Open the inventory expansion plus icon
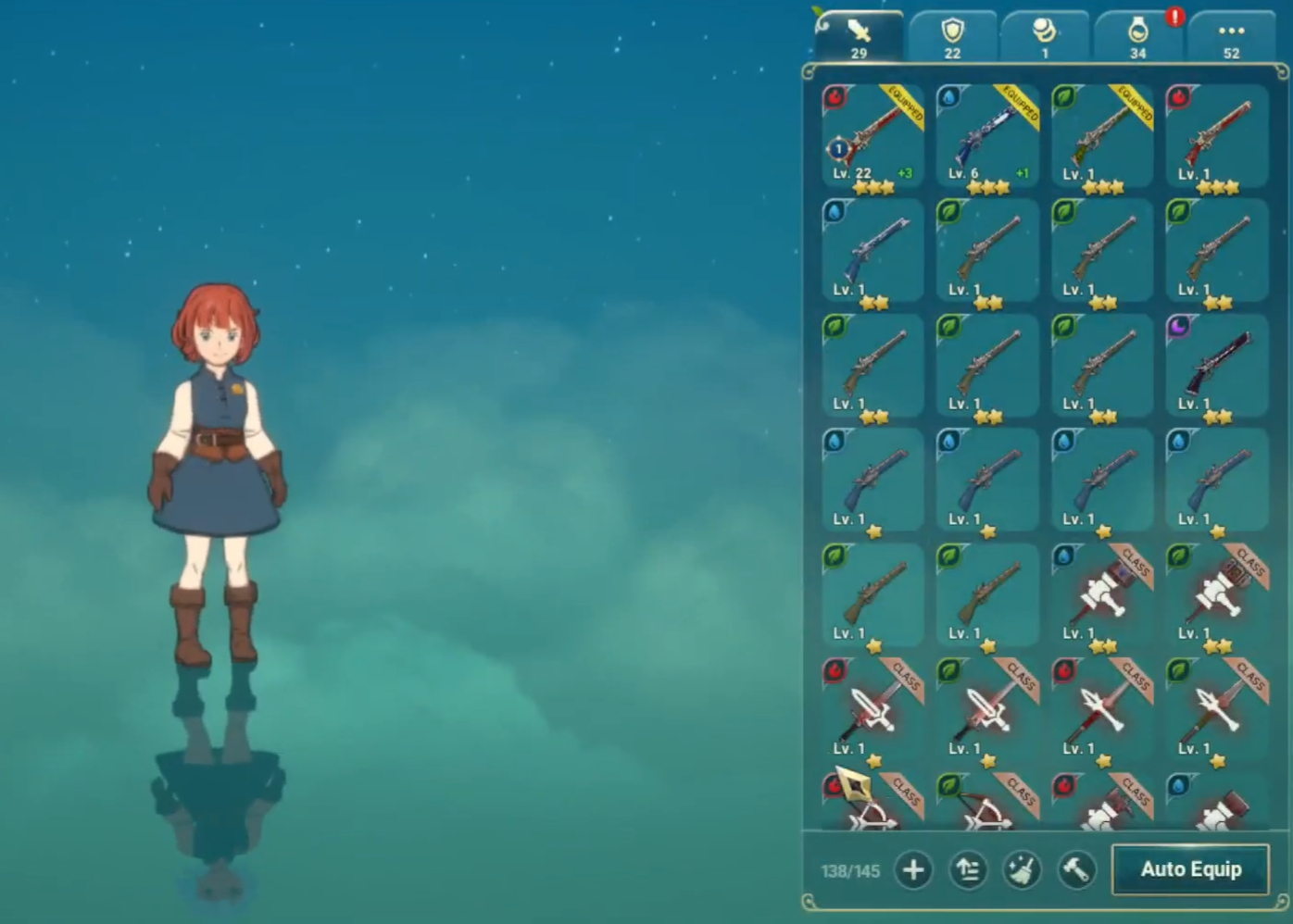Viewport: 1293px width, 924px height. coord(913,870)
